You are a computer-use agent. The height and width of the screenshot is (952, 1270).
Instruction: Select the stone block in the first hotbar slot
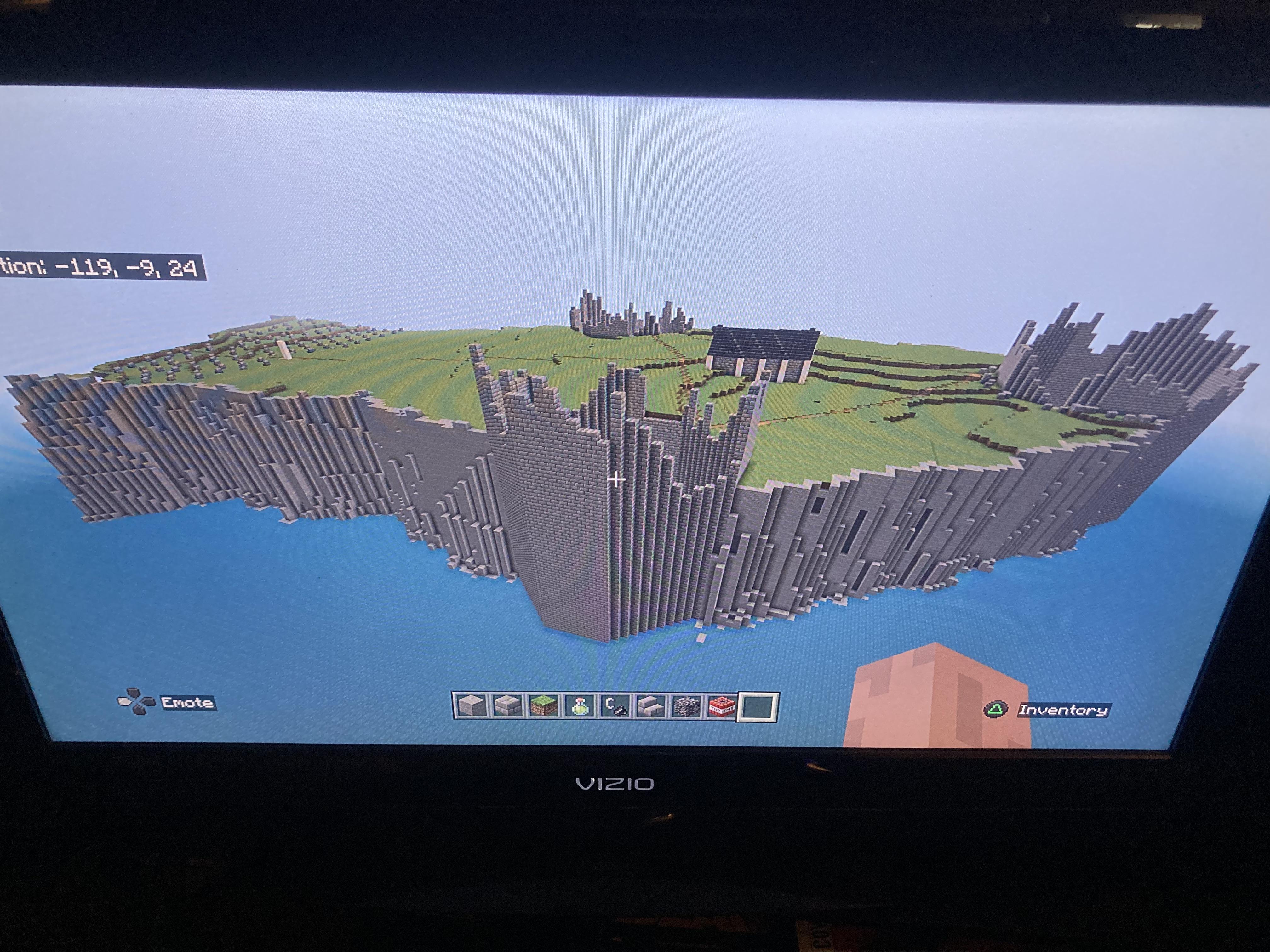(x=471, y=706)
